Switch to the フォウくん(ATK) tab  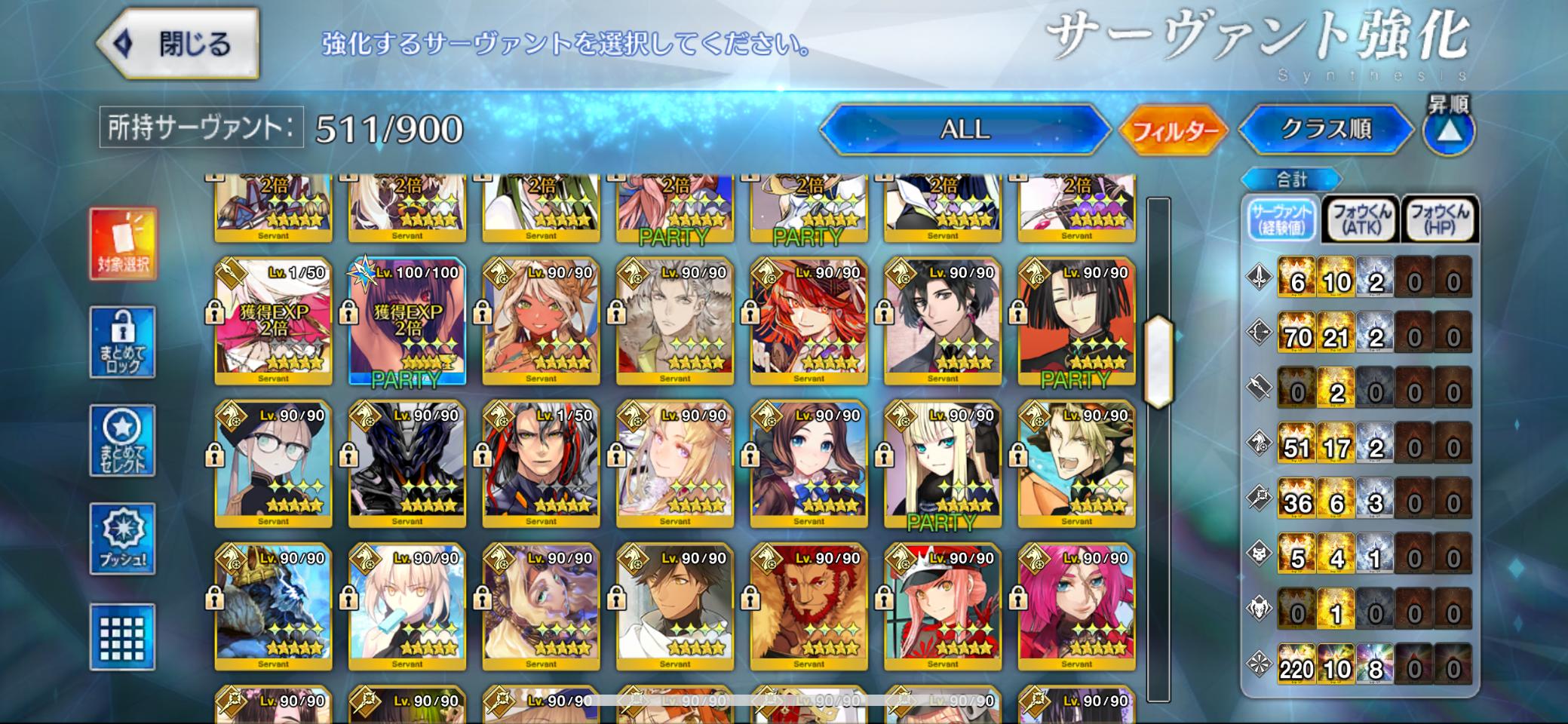(x=1361, y=219)
